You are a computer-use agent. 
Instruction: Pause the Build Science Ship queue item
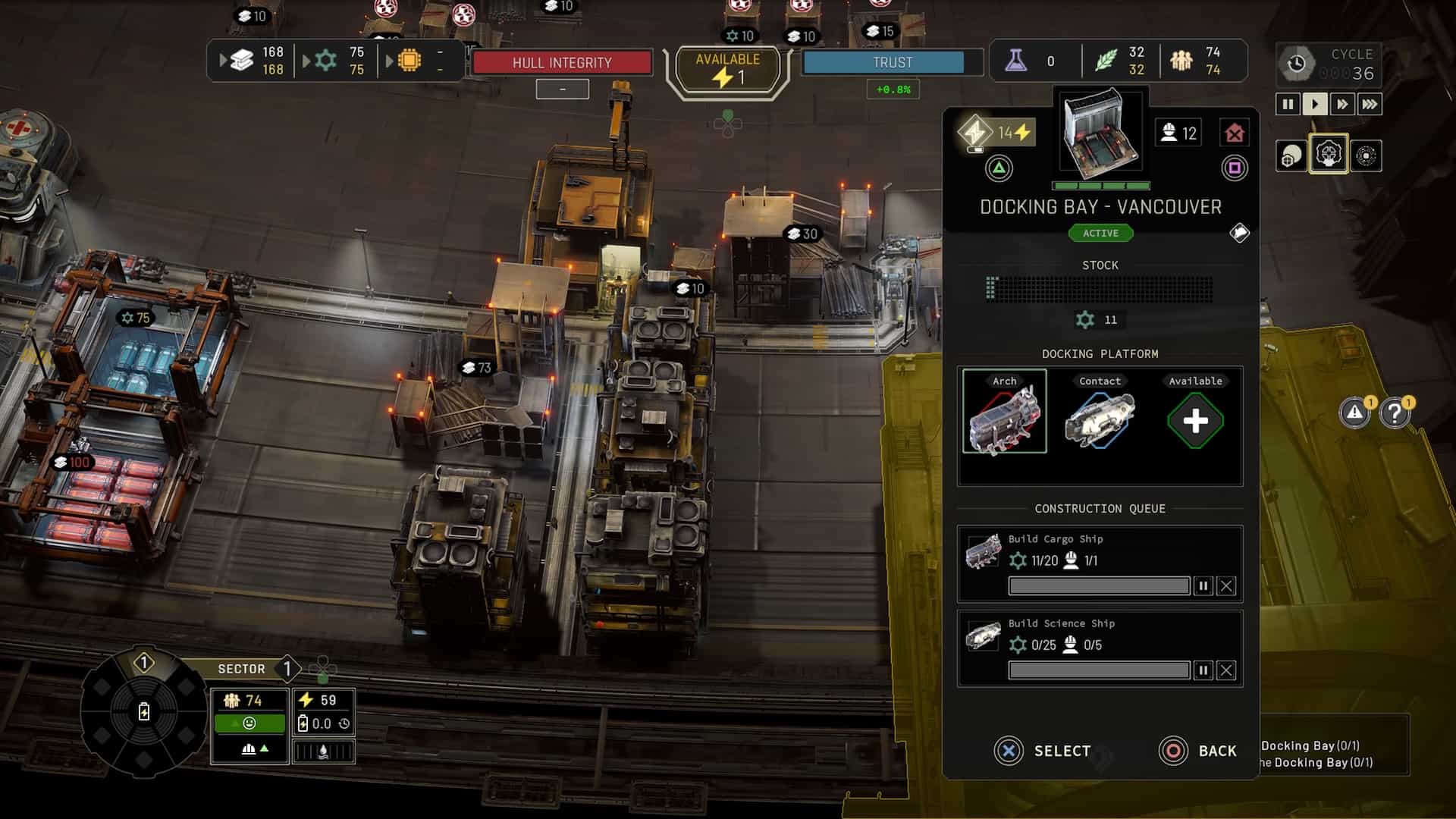click(x=1203, y=670)
